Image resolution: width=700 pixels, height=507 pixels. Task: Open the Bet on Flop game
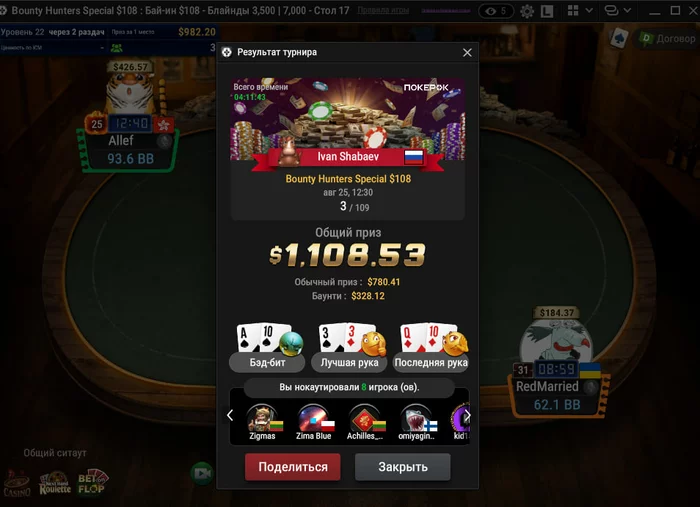[x=91, y=483]
